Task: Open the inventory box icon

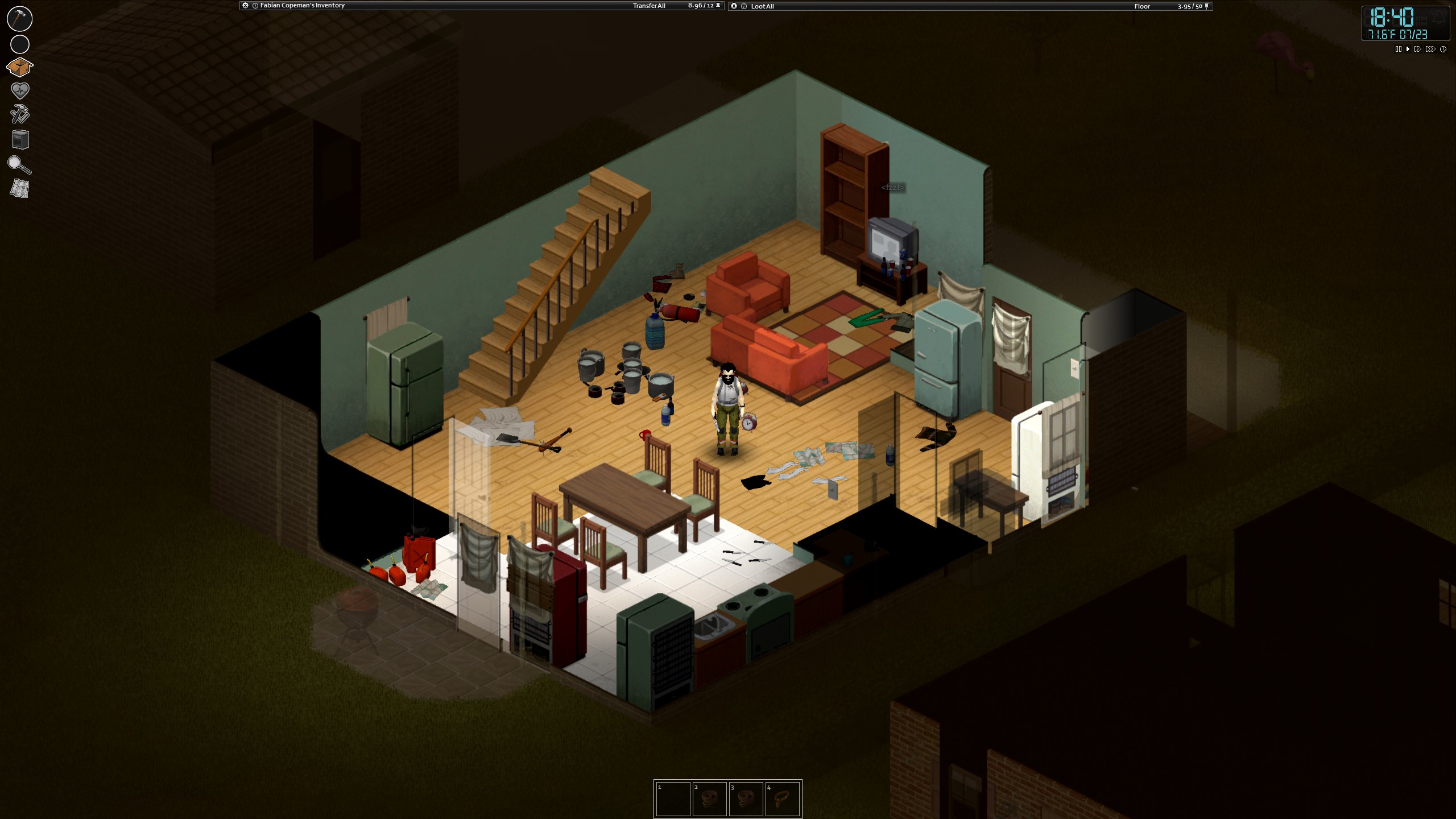Action: (x=19, y=67)
